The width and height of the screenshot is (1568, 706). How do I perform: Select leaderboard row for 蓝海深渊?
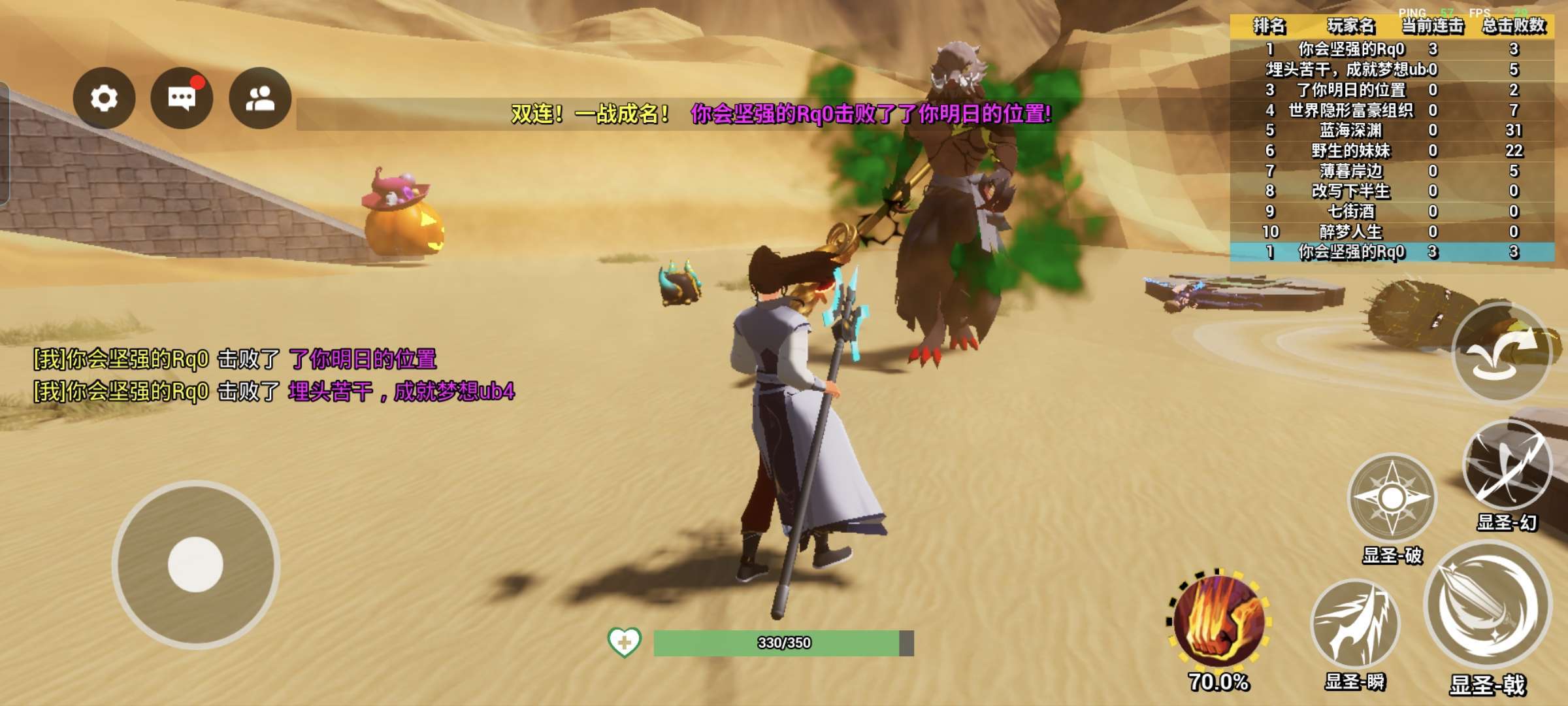[1392, 131]
